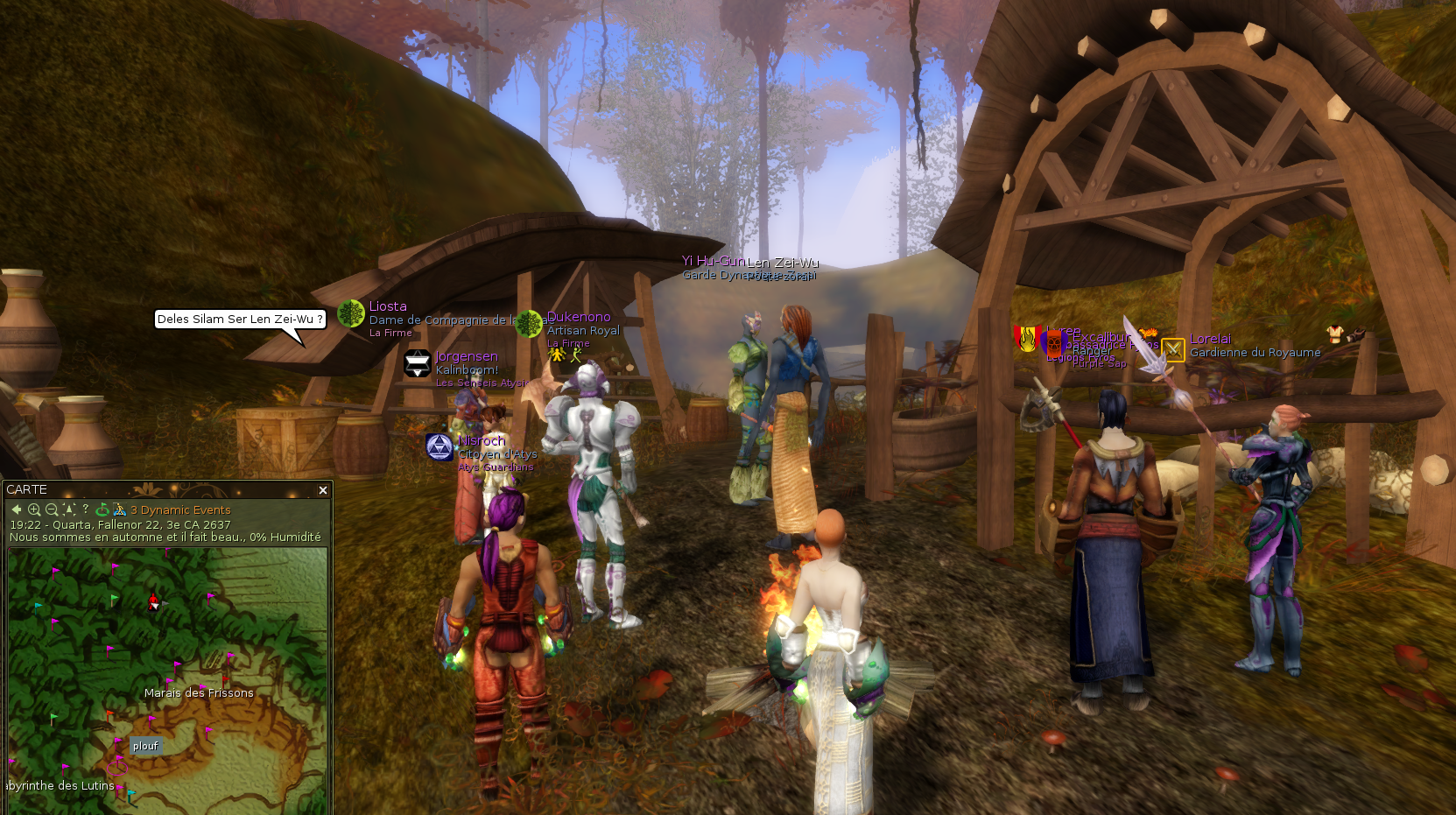Zoom in on the map
This screenshot has width=1456, height=815.
tap(34, 509)
